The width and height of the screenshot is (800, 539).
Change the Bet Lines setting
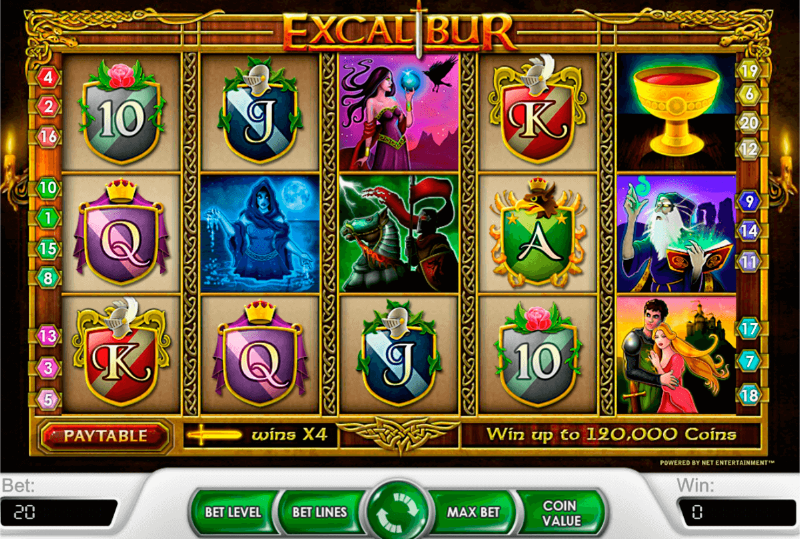[x=319, y=512]
